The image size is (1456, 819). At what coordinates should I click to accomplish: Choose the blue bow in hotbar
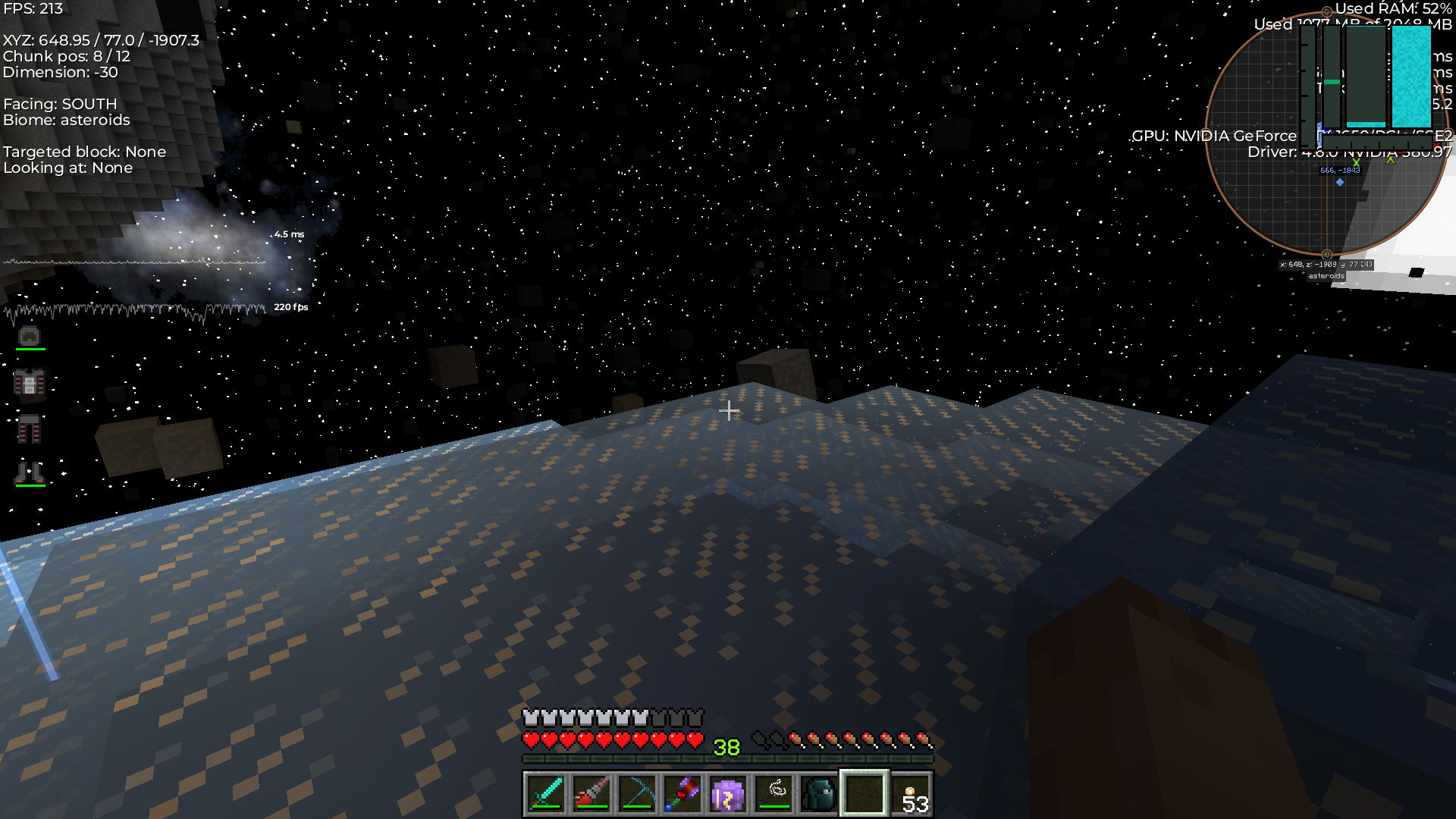coord(637,794)
